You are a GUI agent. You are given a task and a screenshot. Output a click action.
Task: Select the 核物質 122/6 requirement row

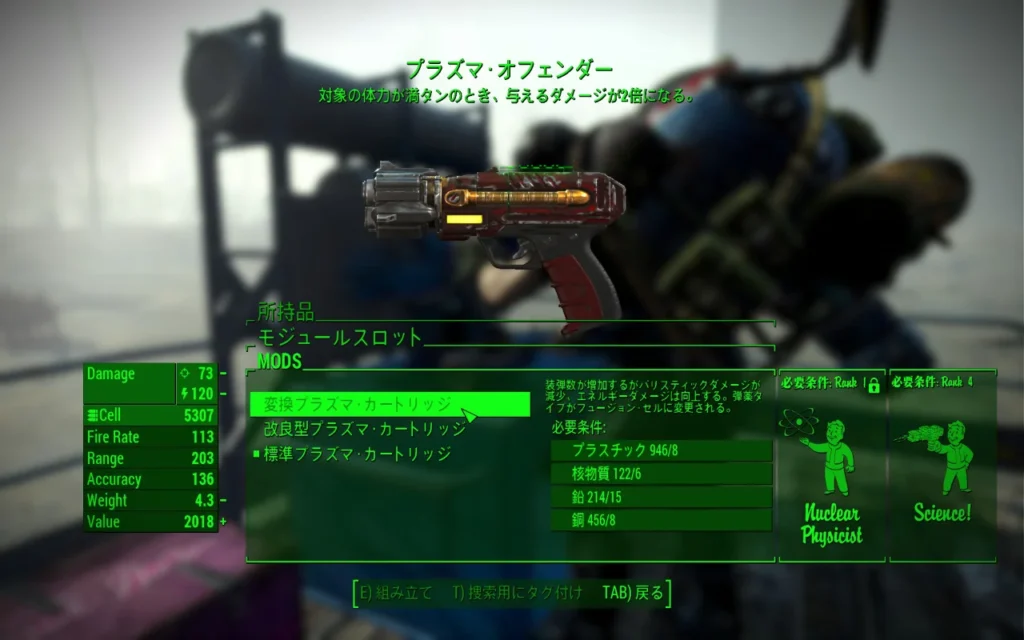pos(661,474)
